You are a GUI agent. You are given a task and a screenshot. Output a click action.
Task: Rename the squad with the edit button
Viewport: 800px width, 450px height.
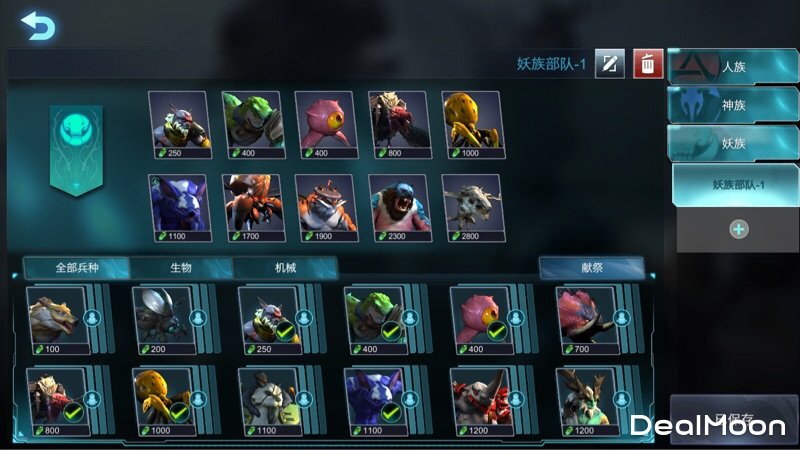(x=609, y=64)
